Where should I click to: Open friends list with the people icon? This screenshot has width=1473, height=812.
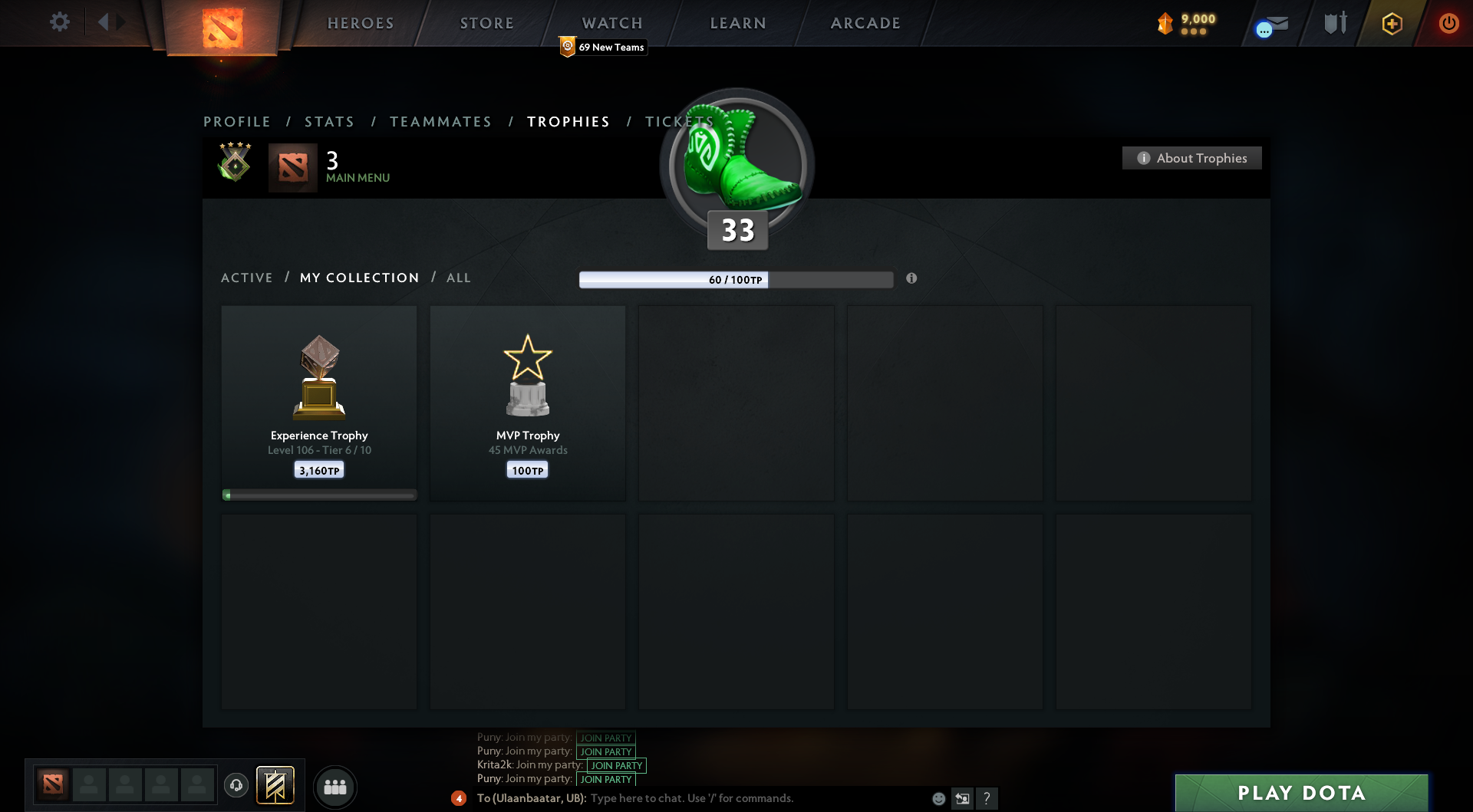click(335, 787)
